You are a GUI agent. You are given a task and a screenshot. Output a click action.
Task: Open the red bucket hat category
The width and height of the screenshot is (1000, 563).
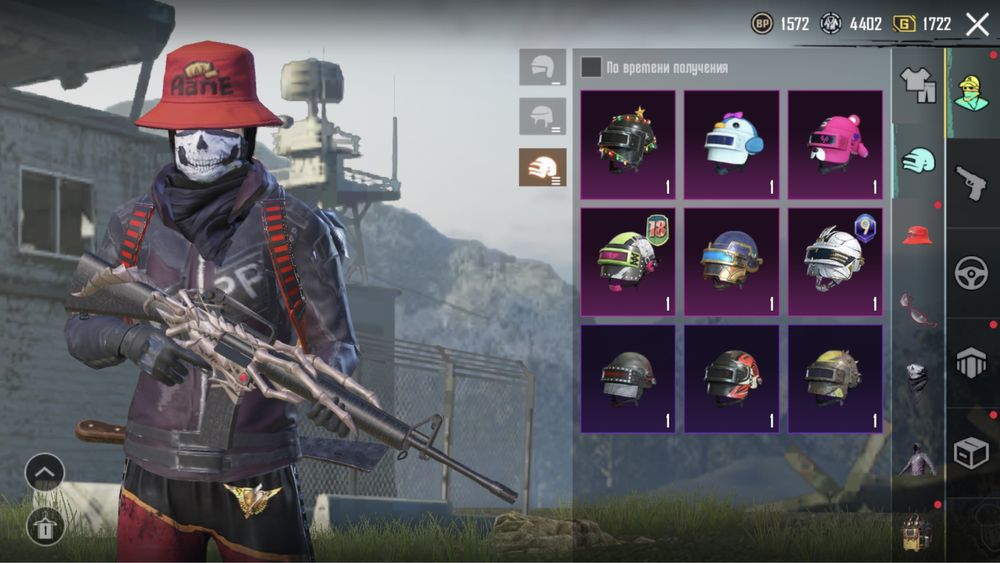917,235
